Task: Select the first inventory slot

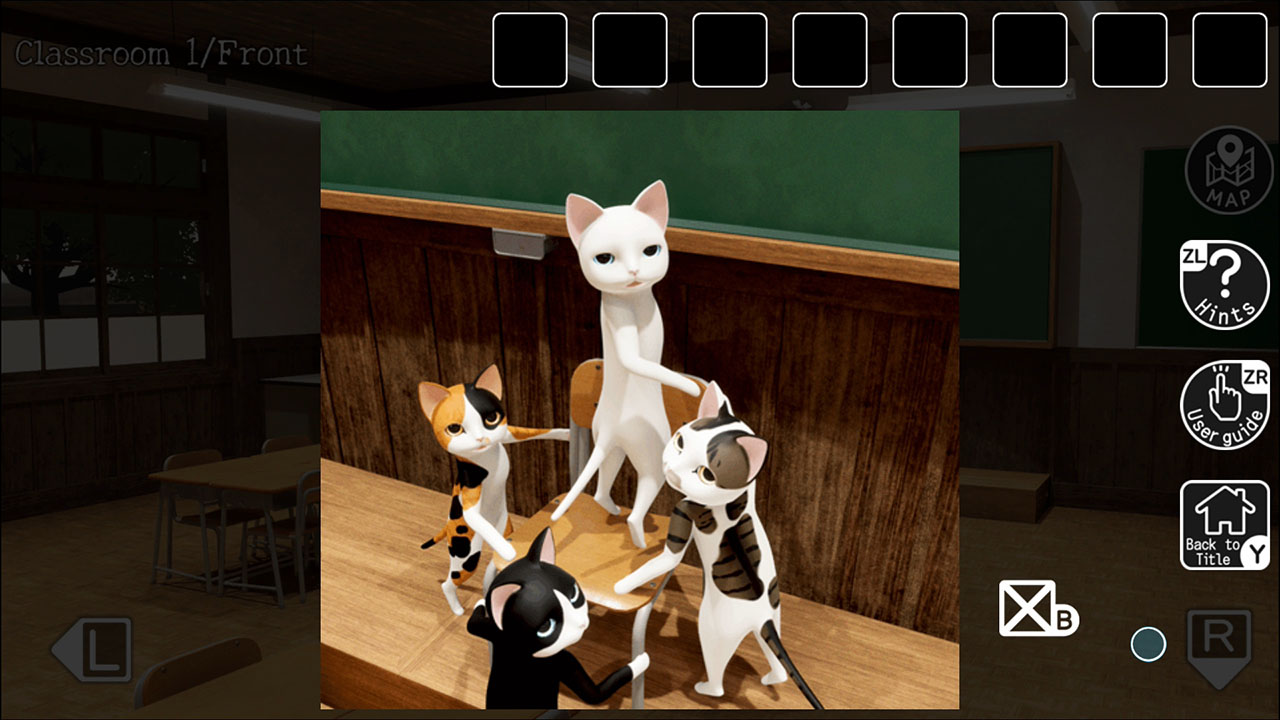Action: pos(531,52)
